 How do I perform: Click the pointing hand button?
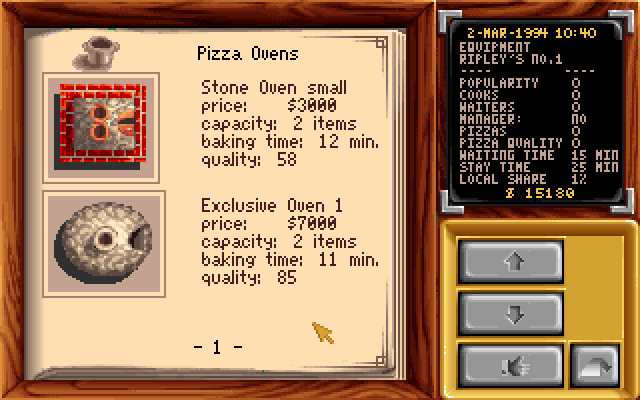pyautogui.click(x=516, y=365)
